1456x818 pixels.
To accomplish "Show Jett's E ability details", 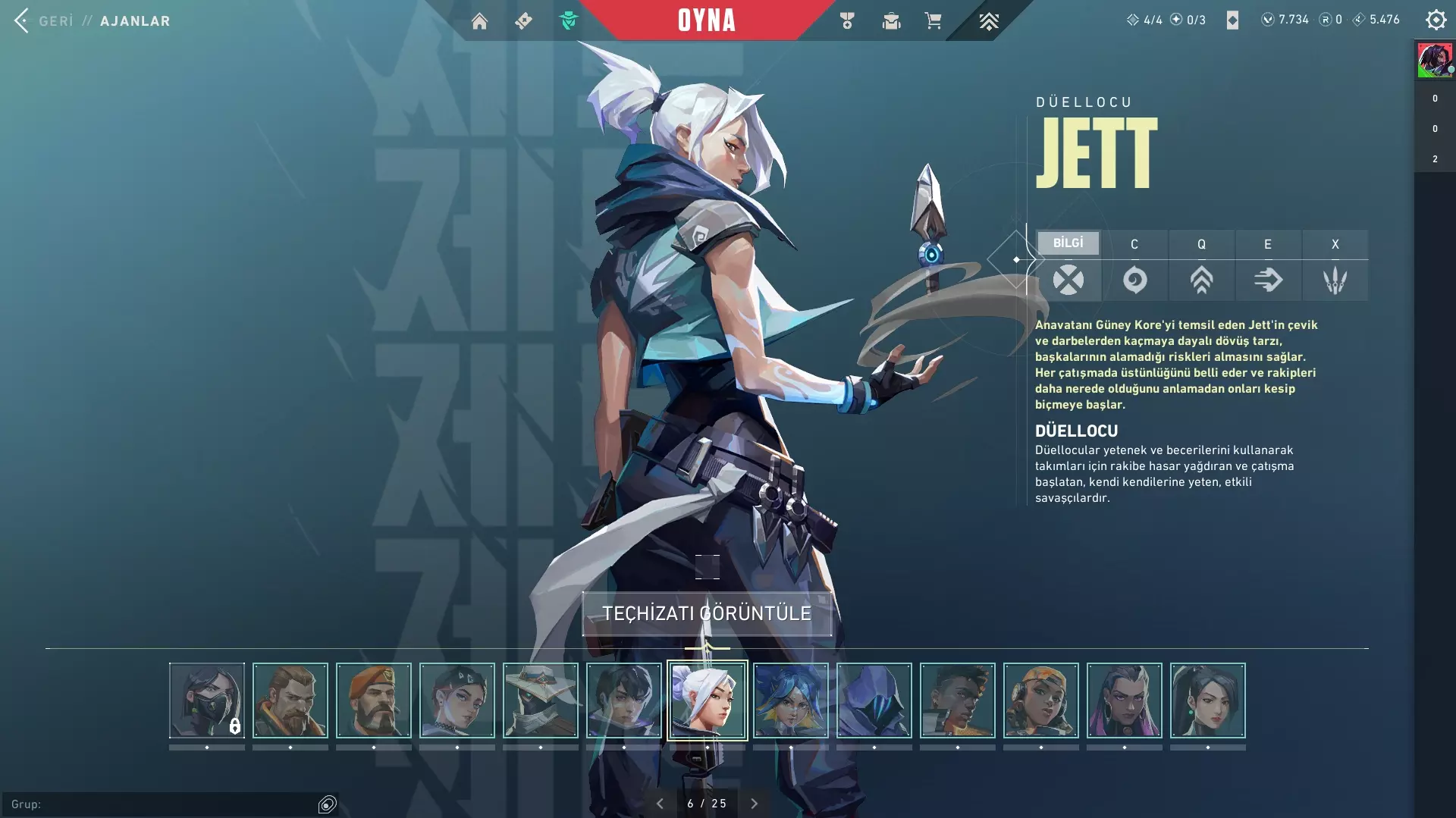I will pyautogui.click(x=1268, y=279).
